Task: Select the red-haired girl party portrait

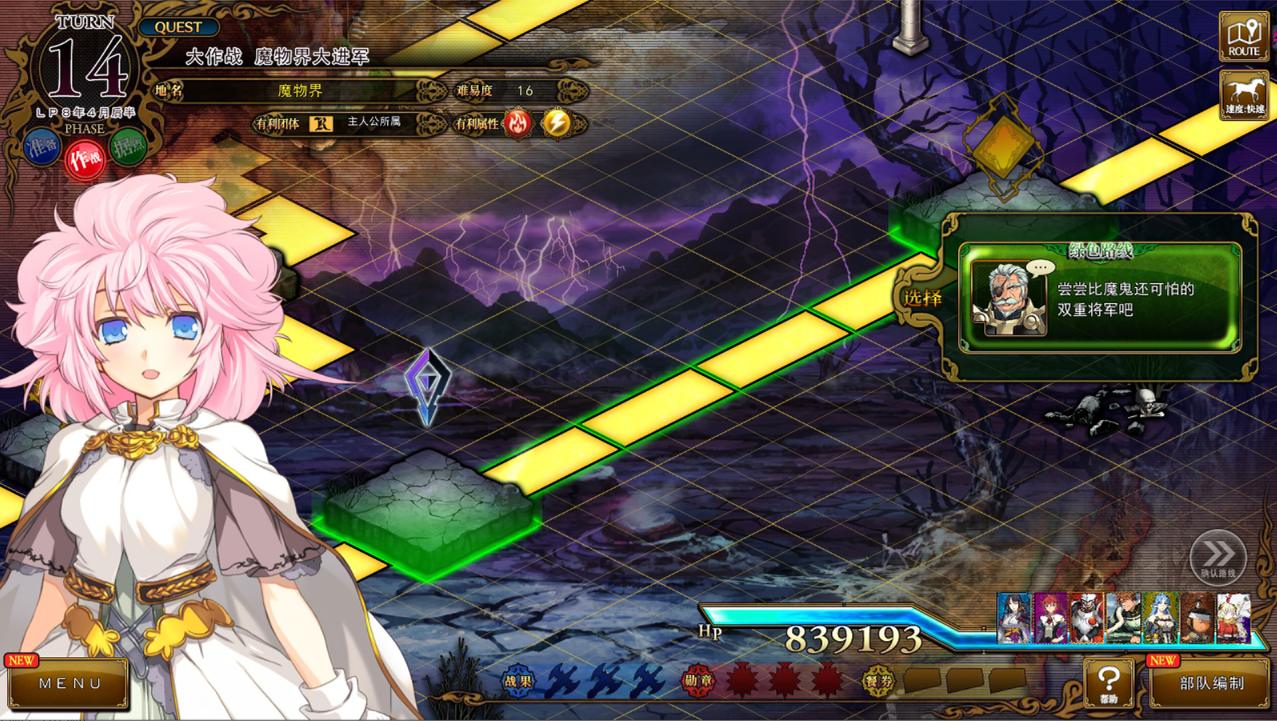Action: (x=1050, y=618)
